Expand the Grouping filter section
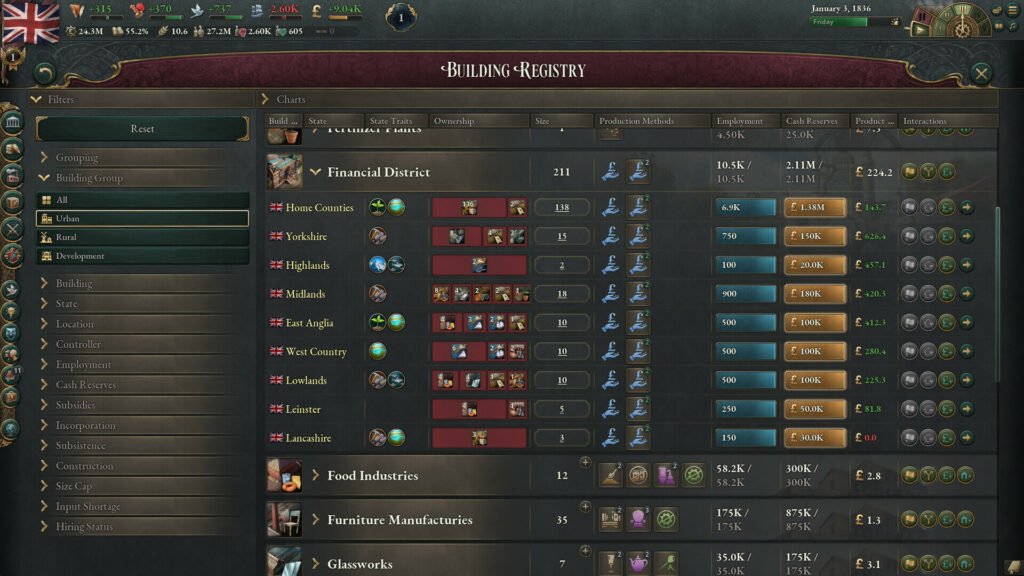 (76, 158)
